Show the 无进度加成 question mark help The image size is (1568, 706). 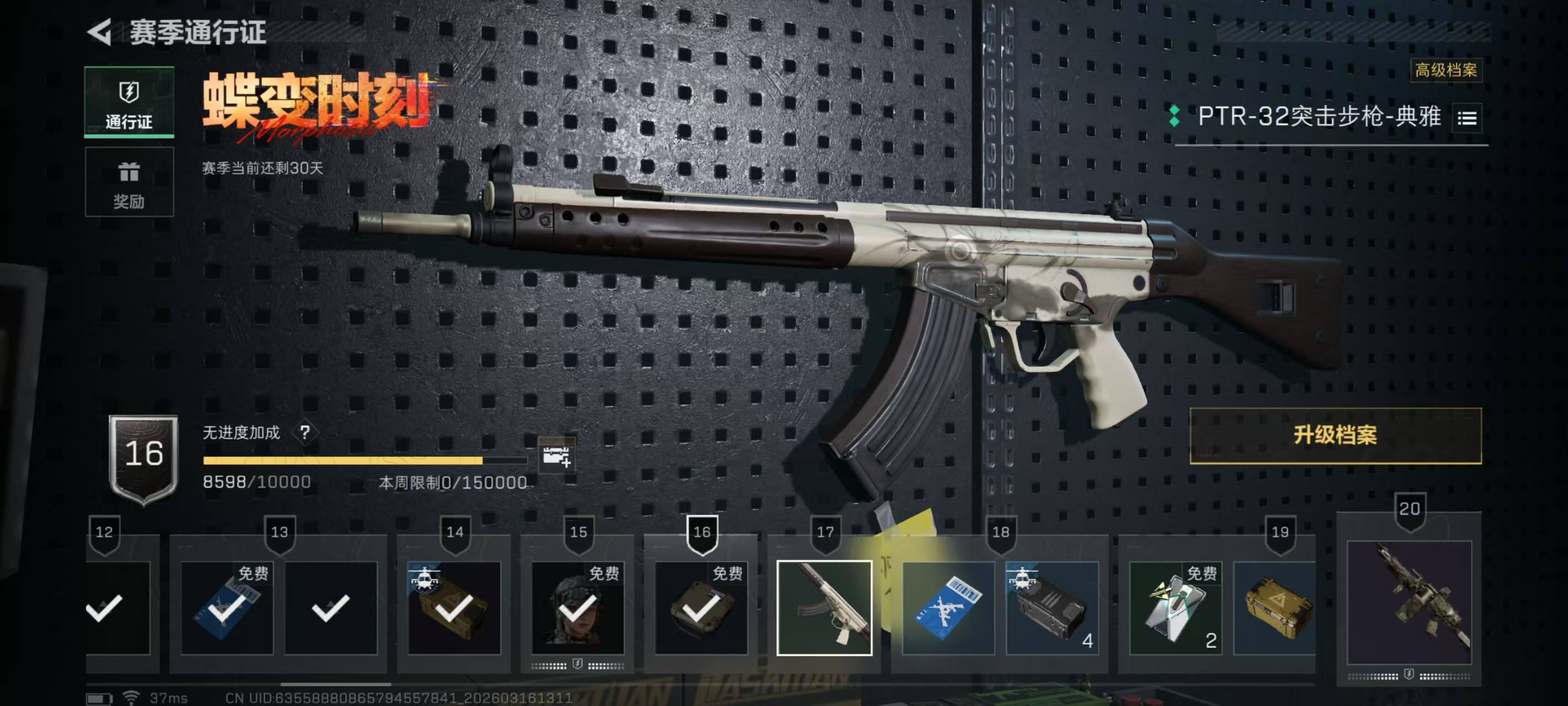(305, 432)
